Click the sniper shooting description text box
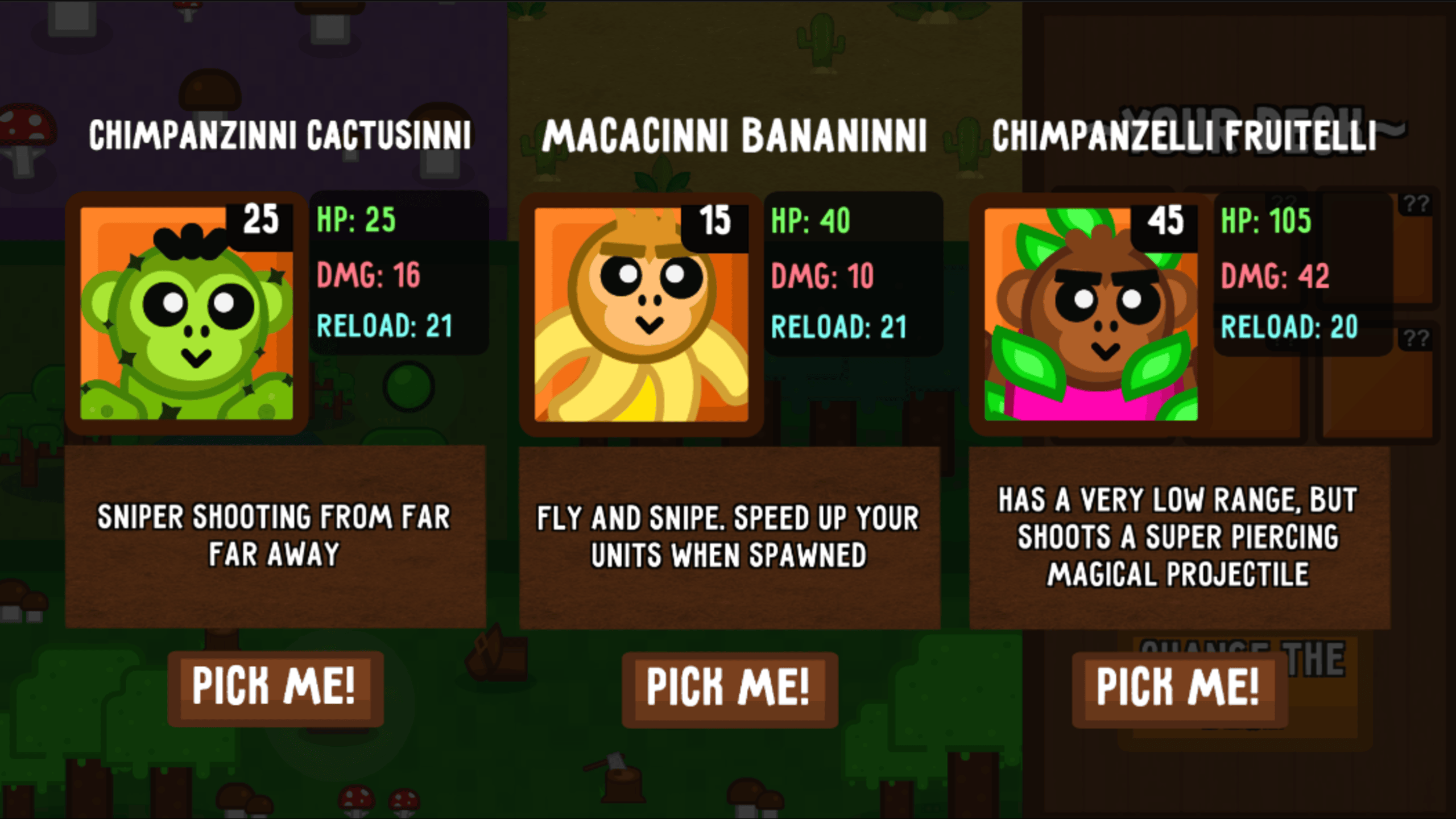1456x819 pixels. click(275, 535)
